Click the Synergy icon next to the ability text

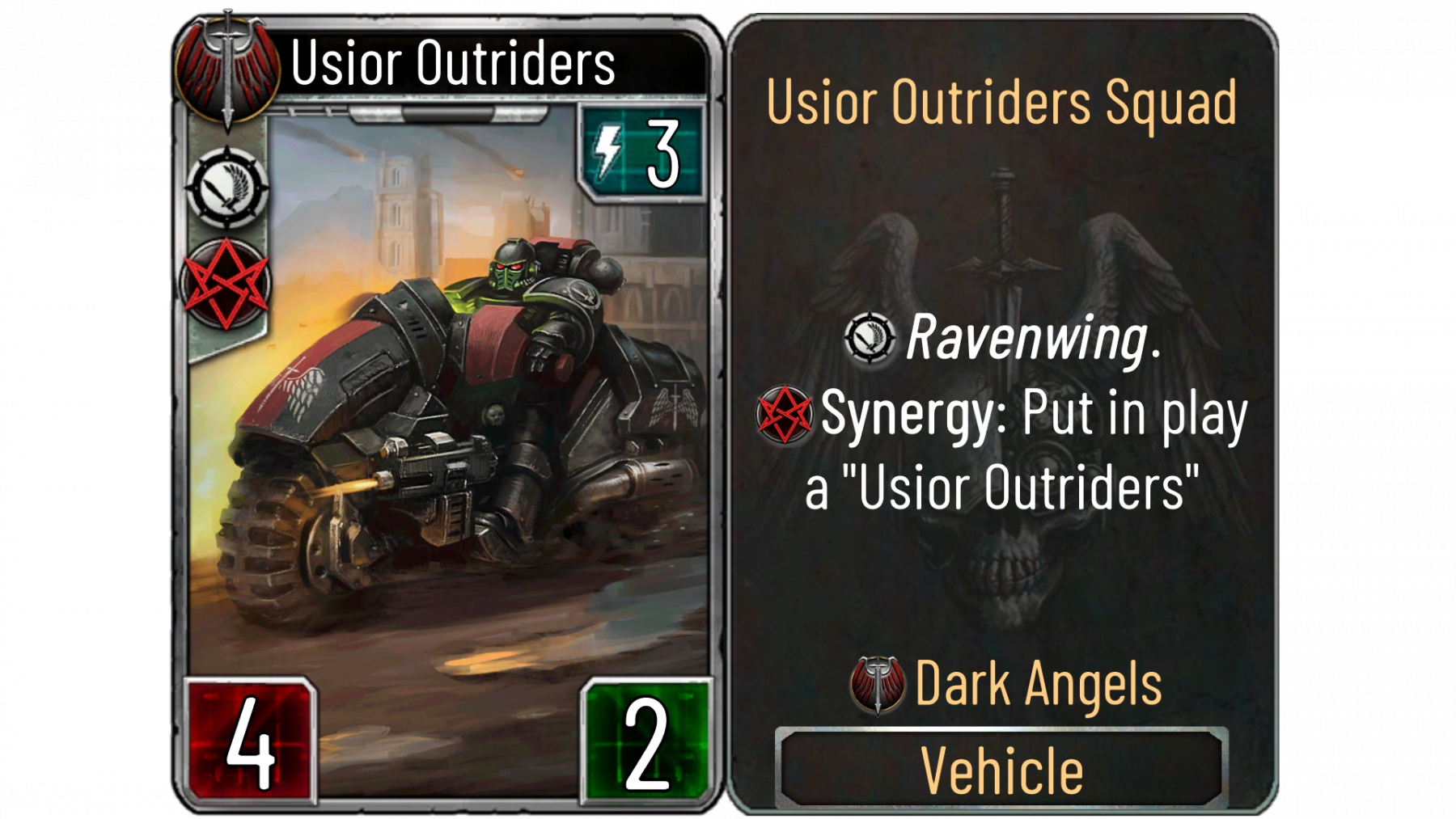784,414
